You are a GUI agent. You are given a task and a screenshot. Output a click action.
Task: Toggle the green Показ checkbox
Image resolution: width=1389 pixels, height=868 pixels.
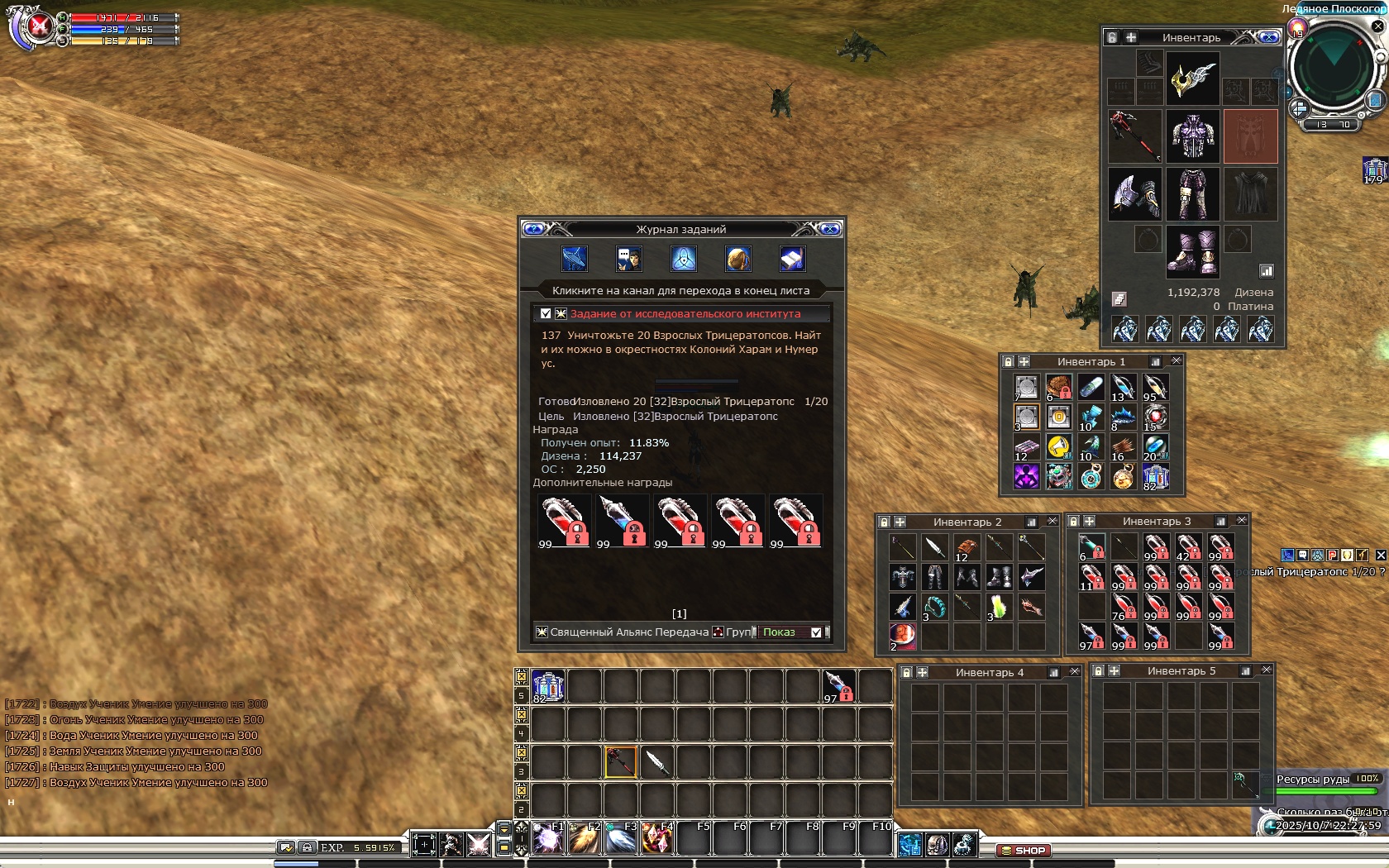816,632
